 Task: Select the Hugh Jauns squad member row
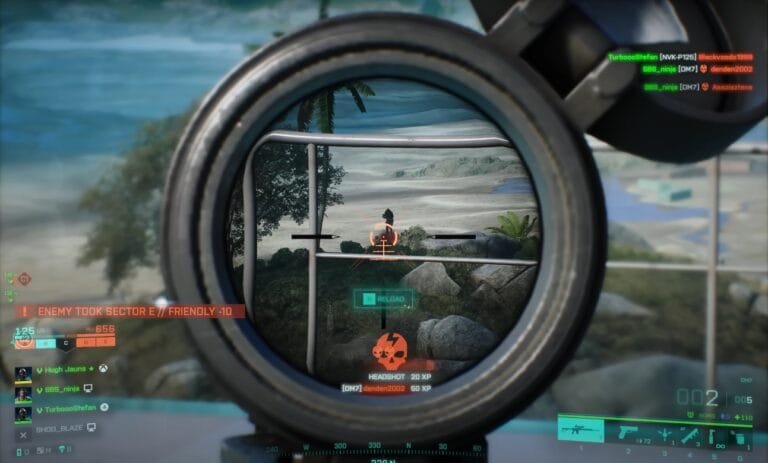coord(62,370)
